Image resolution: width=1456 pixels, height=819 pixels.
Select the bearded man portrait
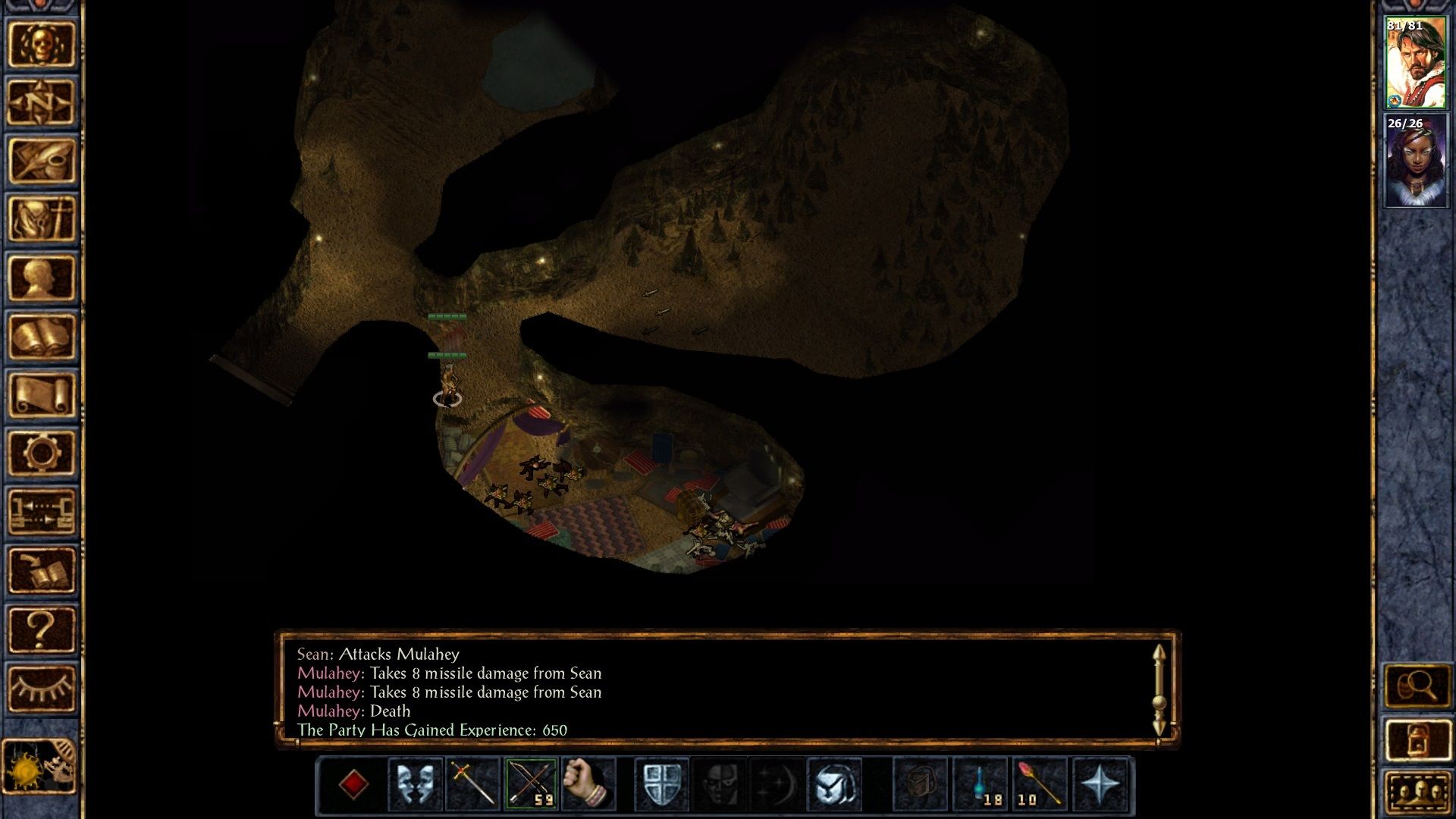pyautogui.click(x=1415, y=64)
